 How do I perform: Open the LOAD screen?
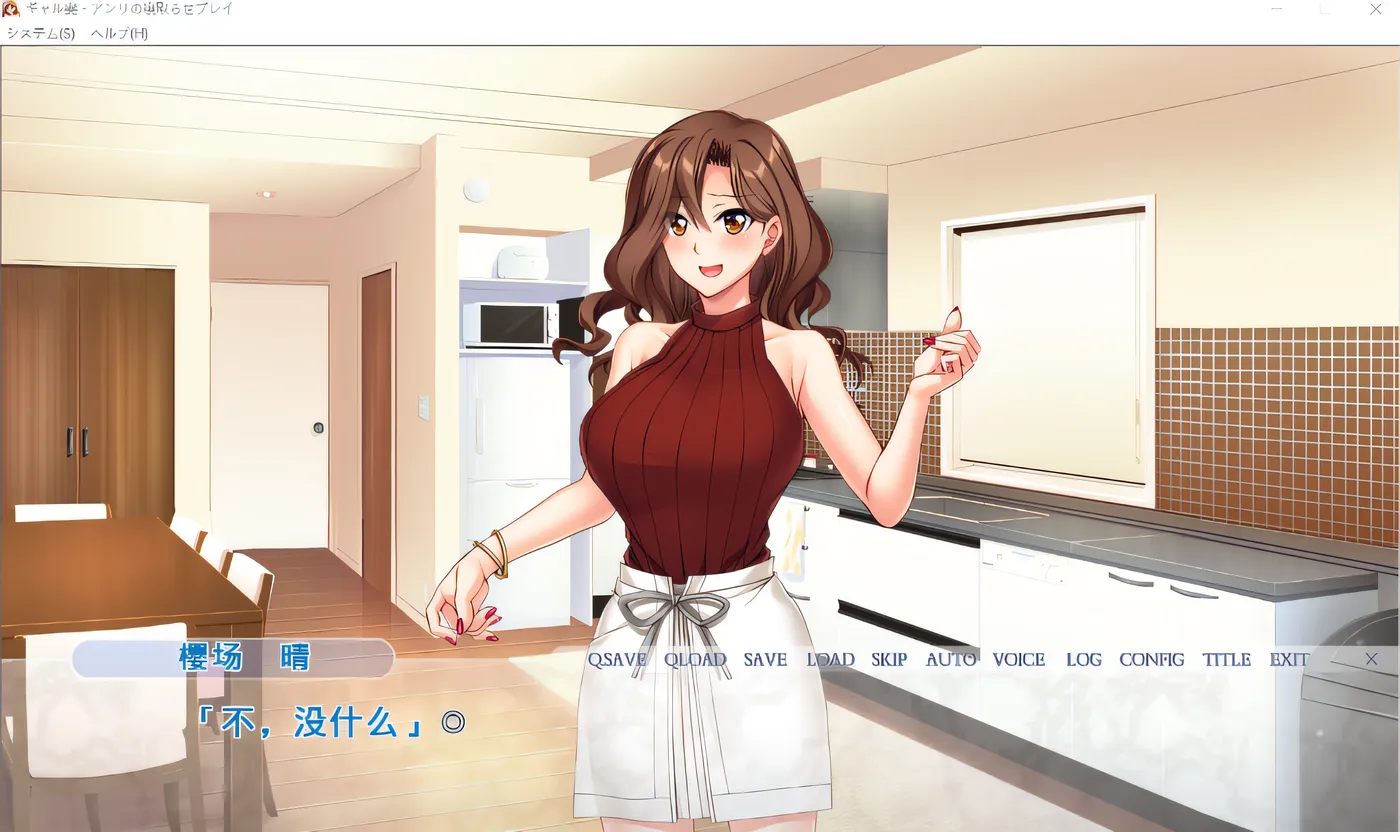(x=831, y=659)
